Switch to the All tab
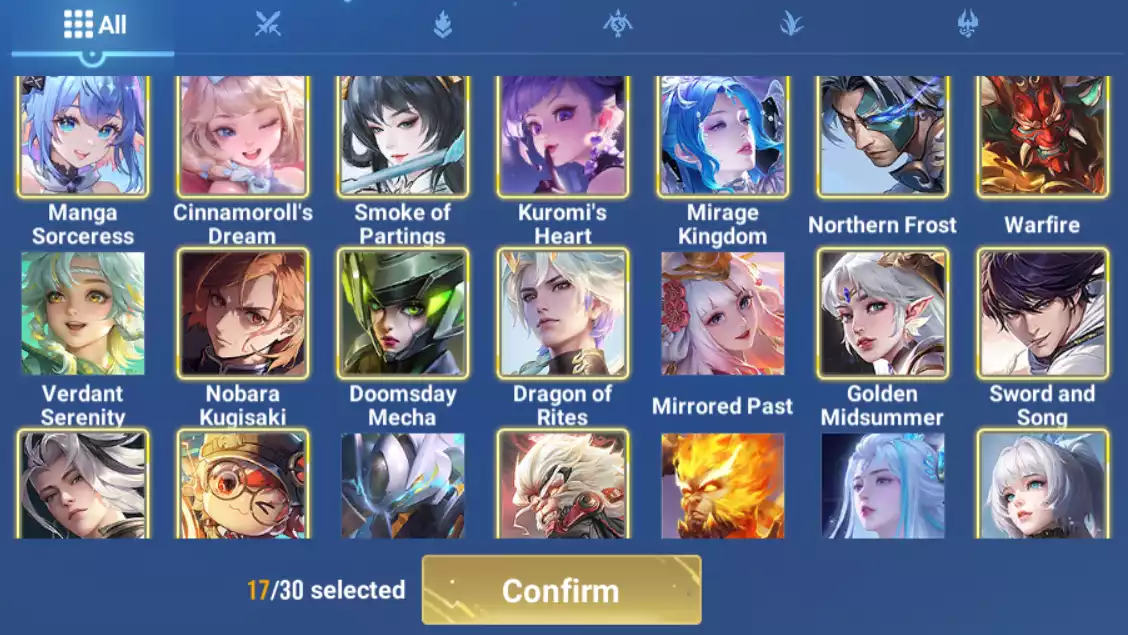The image size is (1128, 635). point(94,25)
